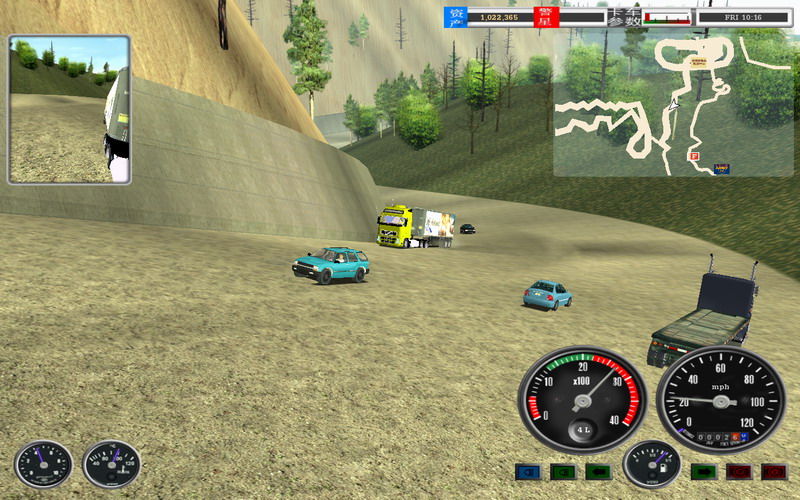Activate the left turn signal arrow
This screenshot has height=500, width=800.
(x=599, y=472)
